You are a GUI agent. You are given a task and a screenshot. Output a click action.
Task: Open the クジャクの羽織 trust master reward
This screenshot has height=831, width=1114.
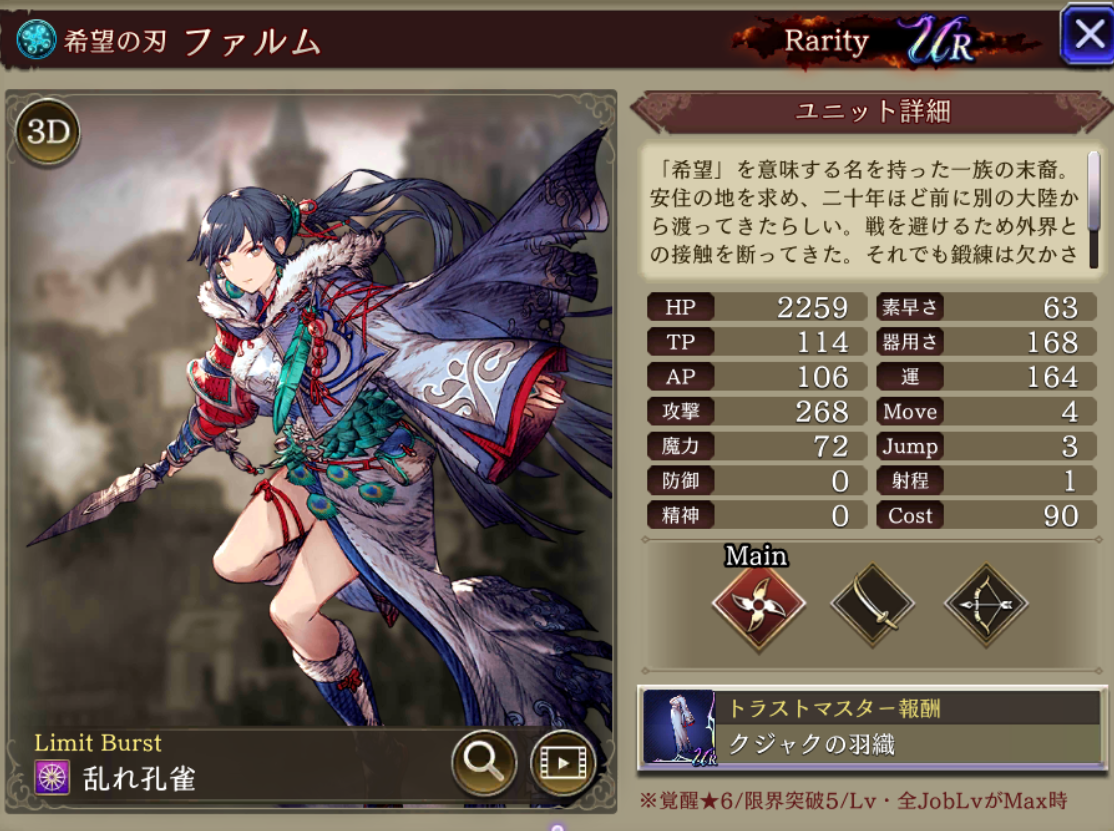[x=871, y=727]
